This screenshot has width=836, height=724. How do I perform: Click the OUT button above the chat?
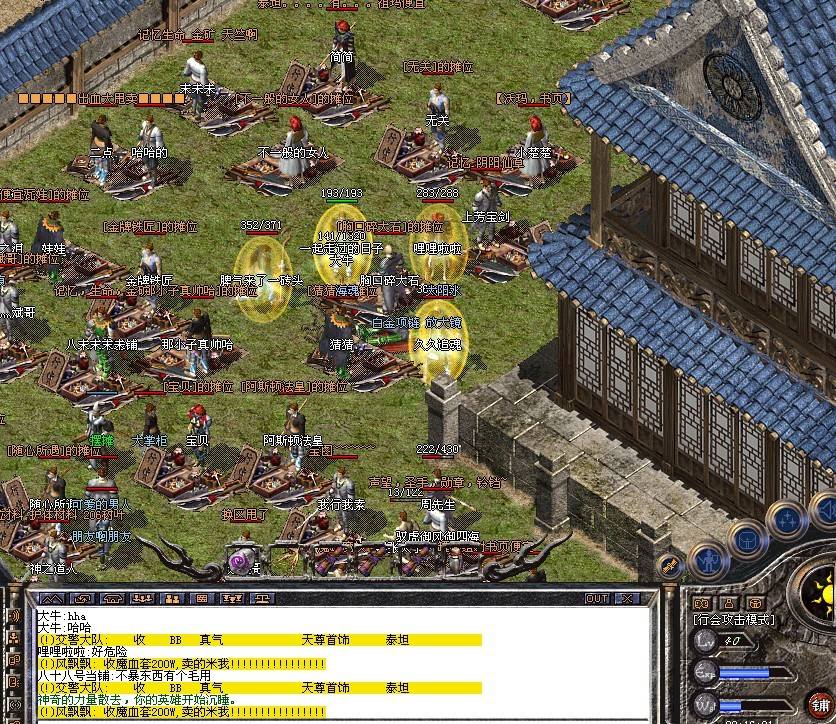pos(597,599)
